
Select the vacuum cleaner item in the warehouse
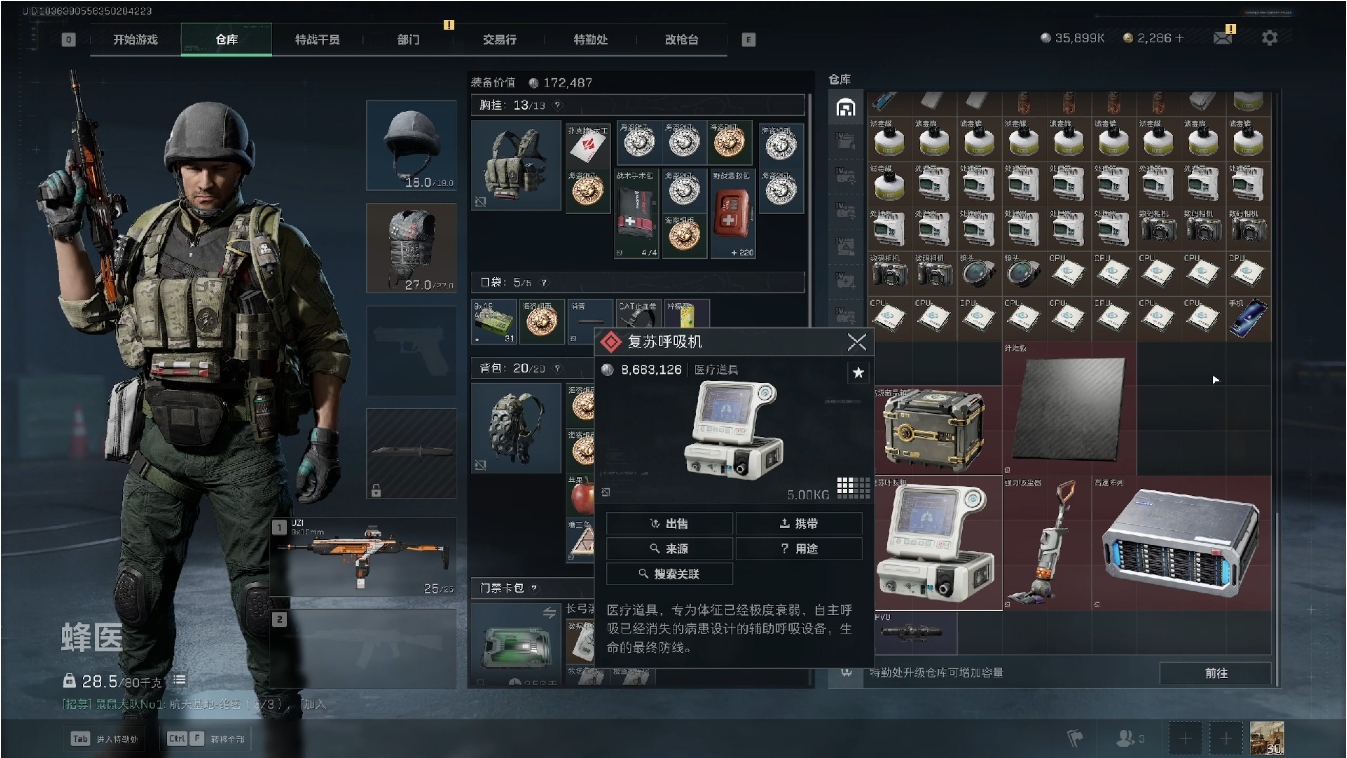(1045, 541)
